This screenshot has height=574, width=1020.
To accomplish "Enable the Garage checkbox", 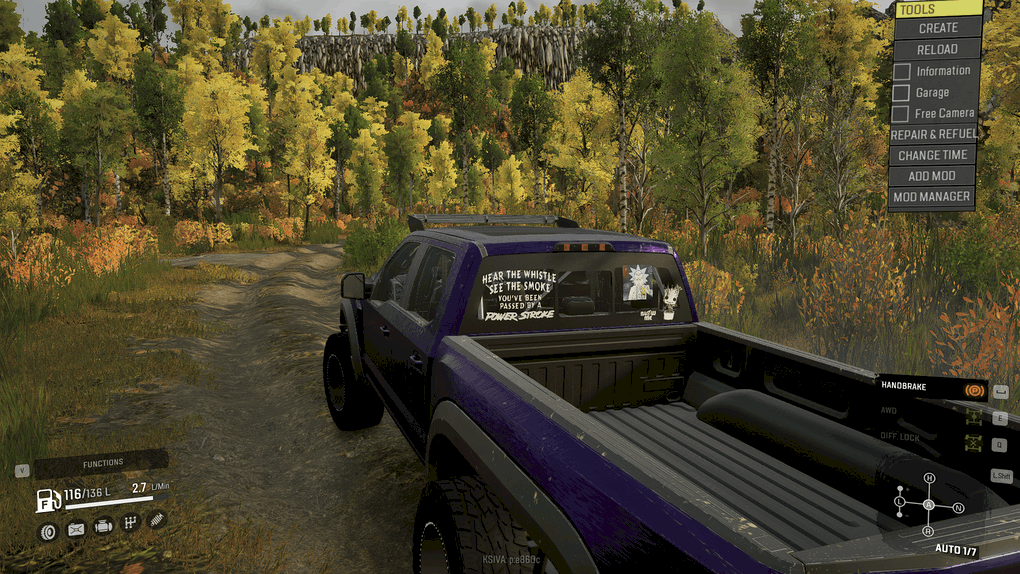I will pos(902,93).
